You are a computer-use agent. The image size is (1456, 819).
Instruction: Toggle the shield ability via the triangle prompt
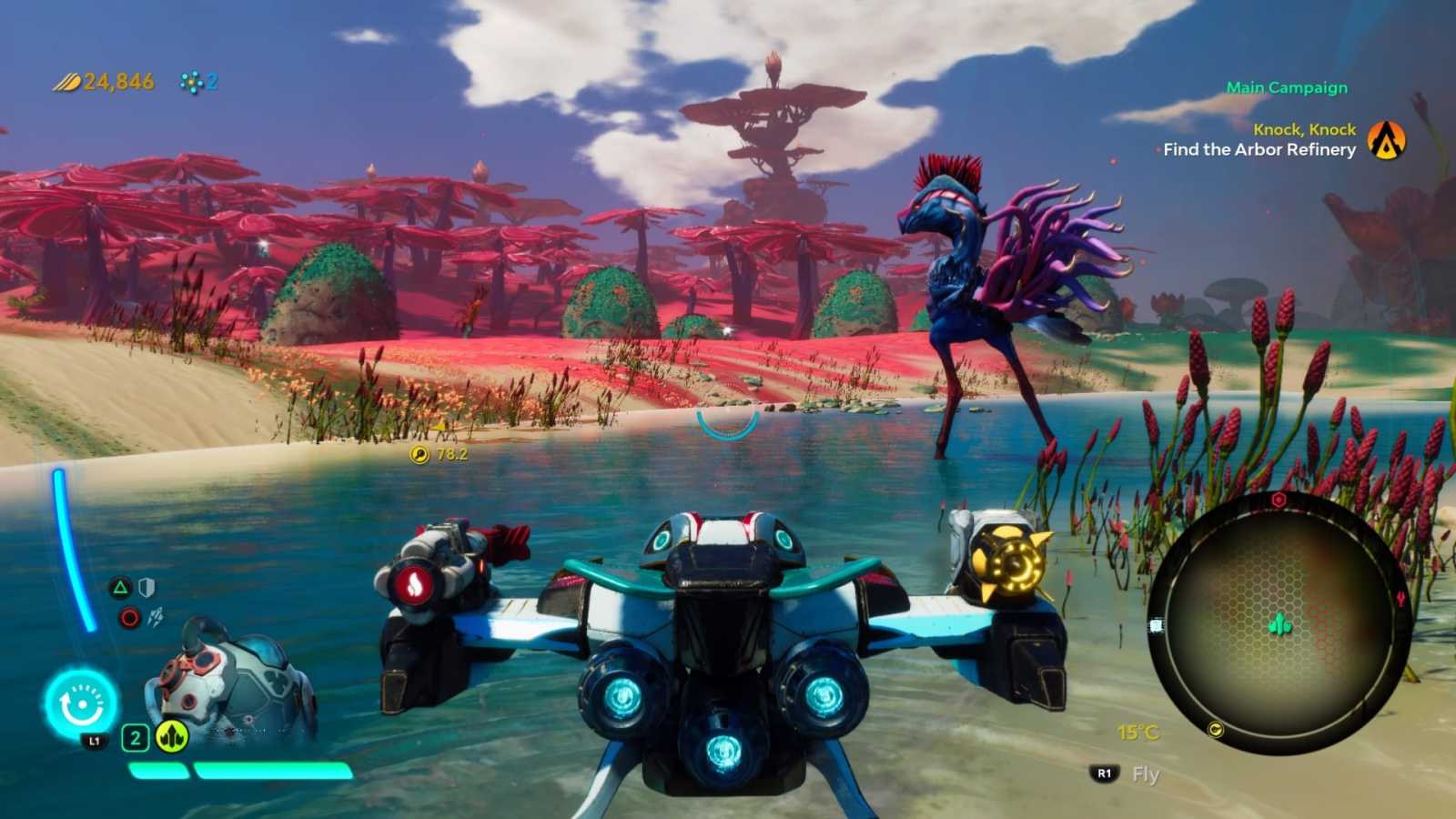tap(120, 587)
